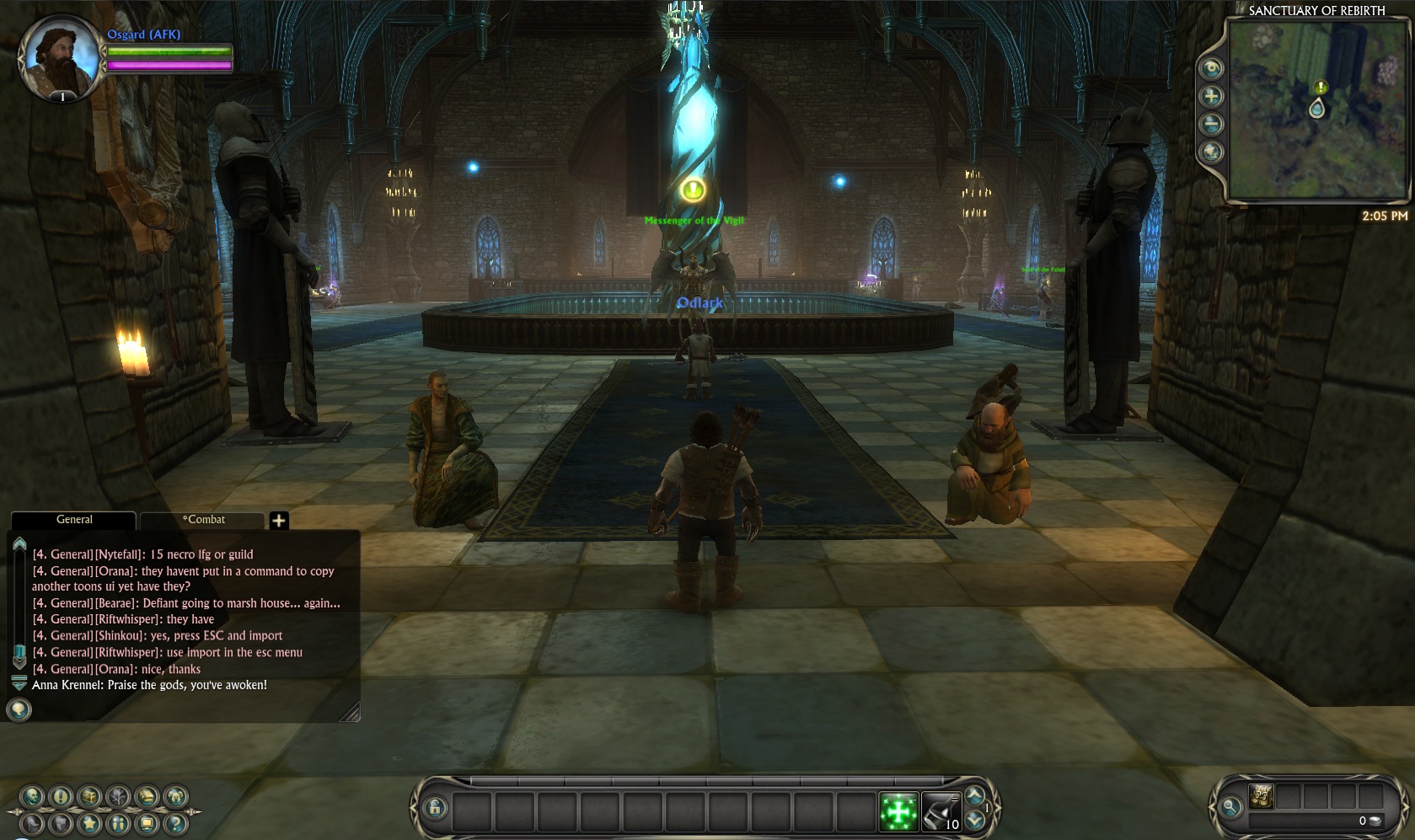The height and width of the screenshot is (840, 1415).
Task: Open the quest log exclamation icon
Action: (61, 796)
